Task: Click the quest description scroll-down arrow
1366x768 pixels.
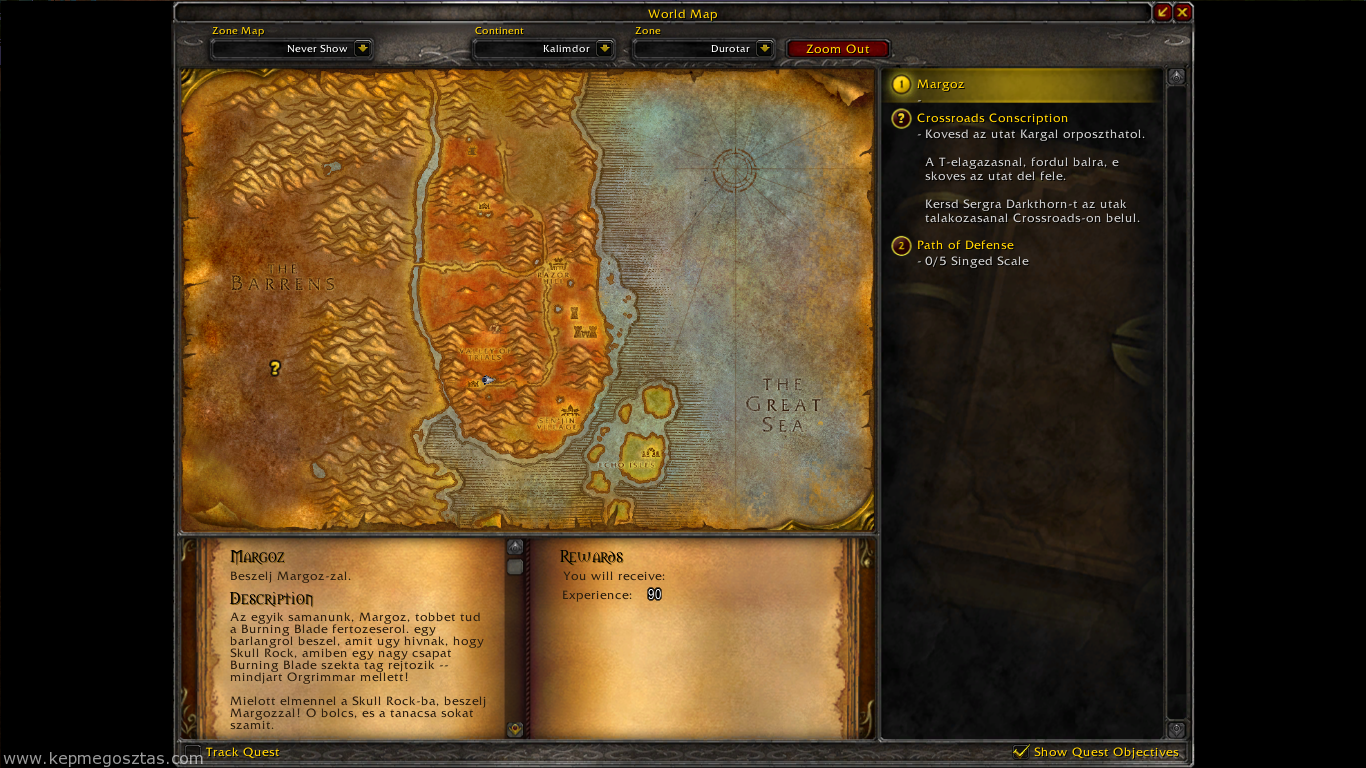Action: tap(515, 729)
